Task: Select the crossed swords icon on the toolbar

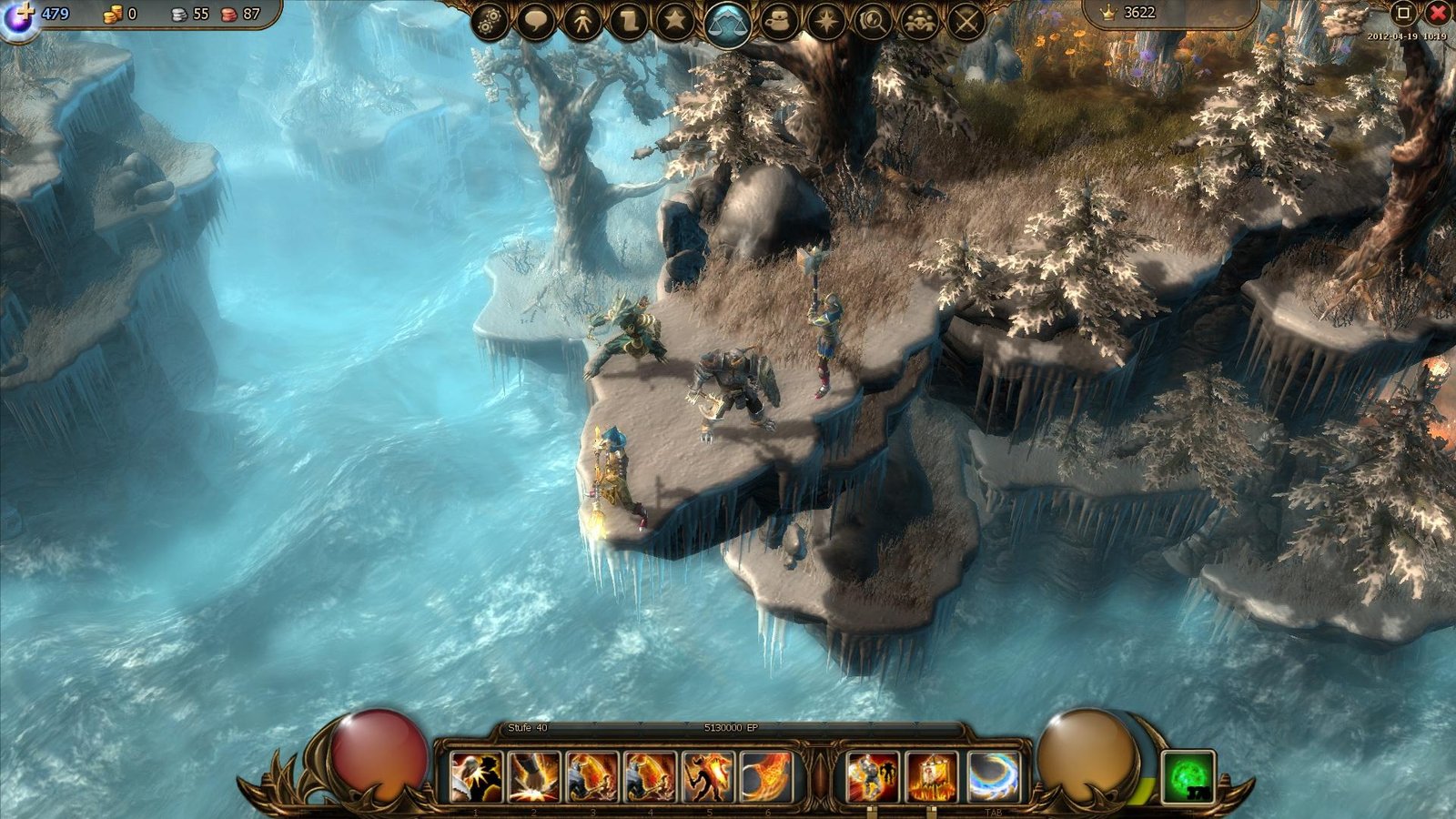Action: point(966,20)
